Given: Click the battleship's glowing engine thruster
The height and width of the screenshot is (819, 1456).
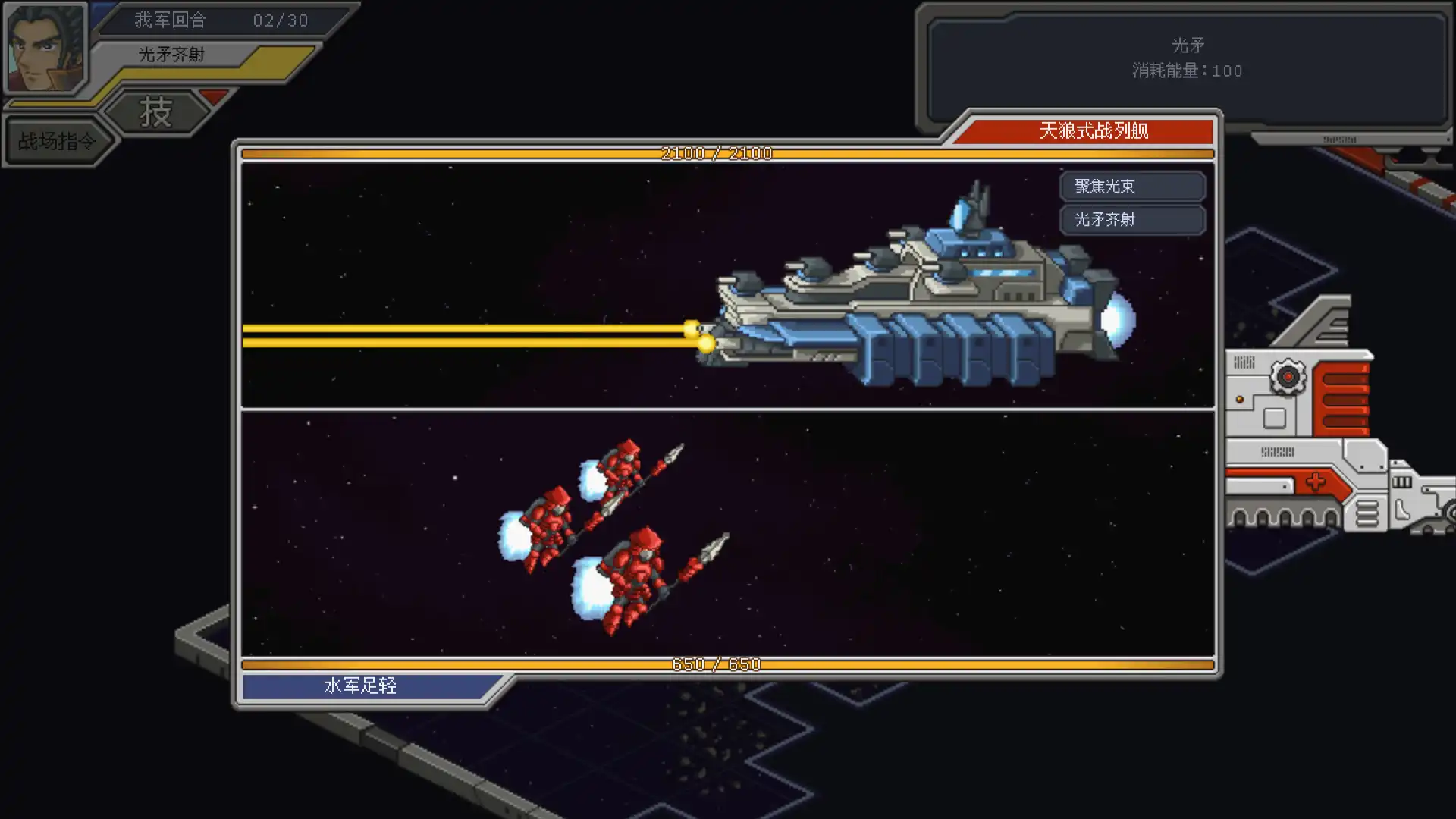Looking at the screenshot, I should coord(1119,318).
